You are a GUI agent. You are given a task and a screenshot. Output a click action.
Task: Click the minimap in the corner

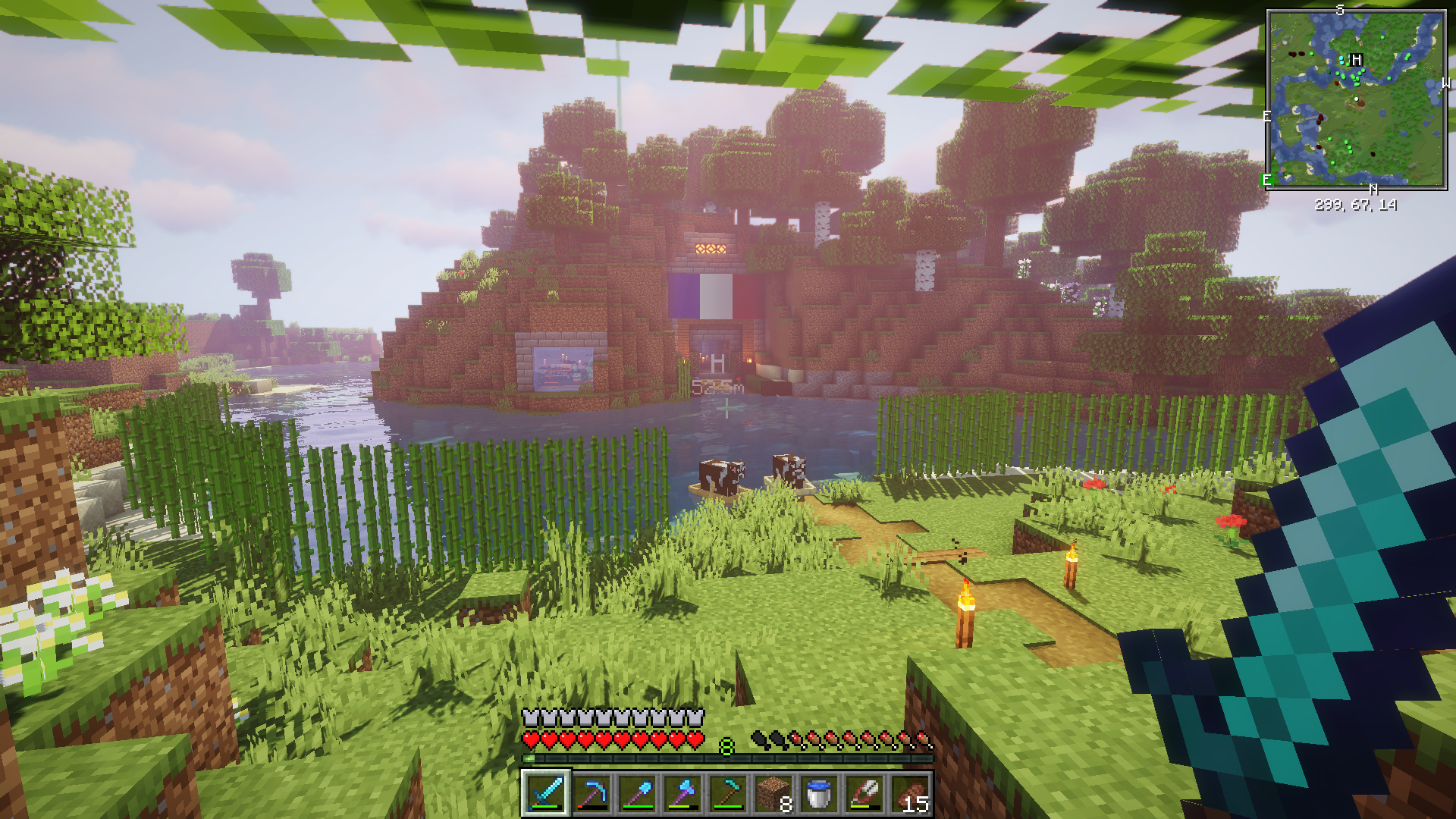(1356, 99)
